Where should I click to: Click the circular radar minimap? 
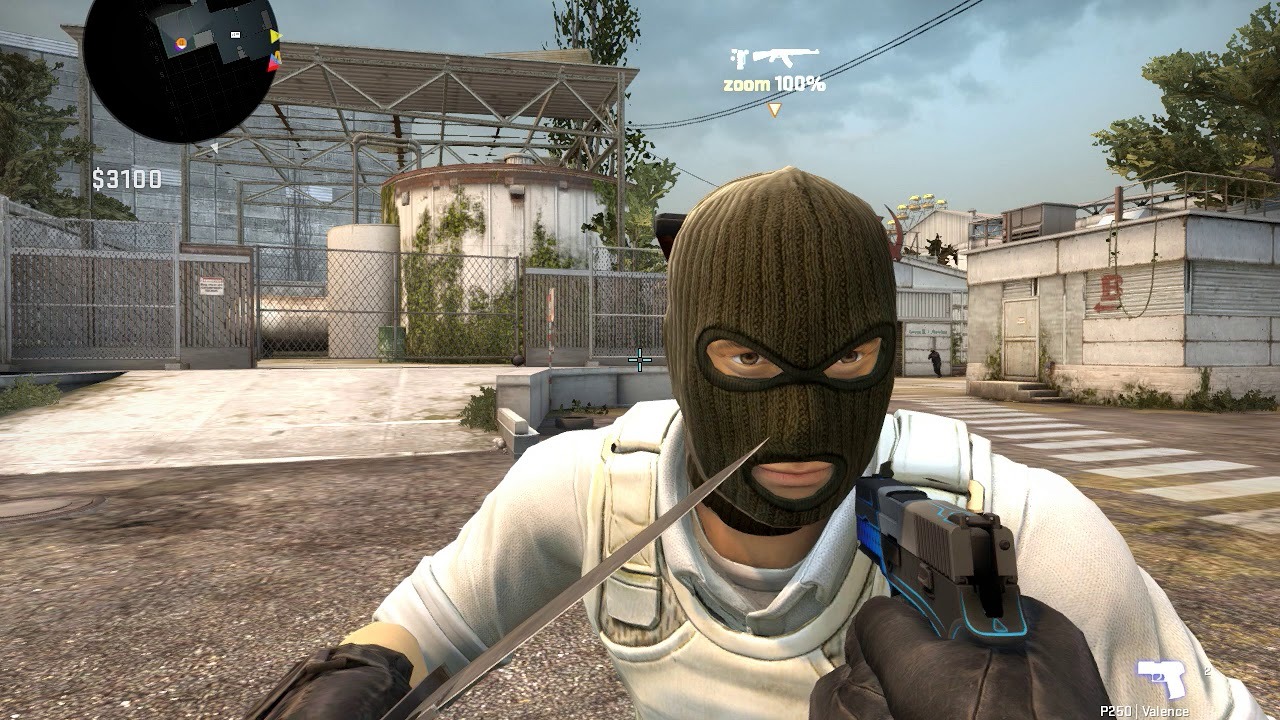point(180,67)
